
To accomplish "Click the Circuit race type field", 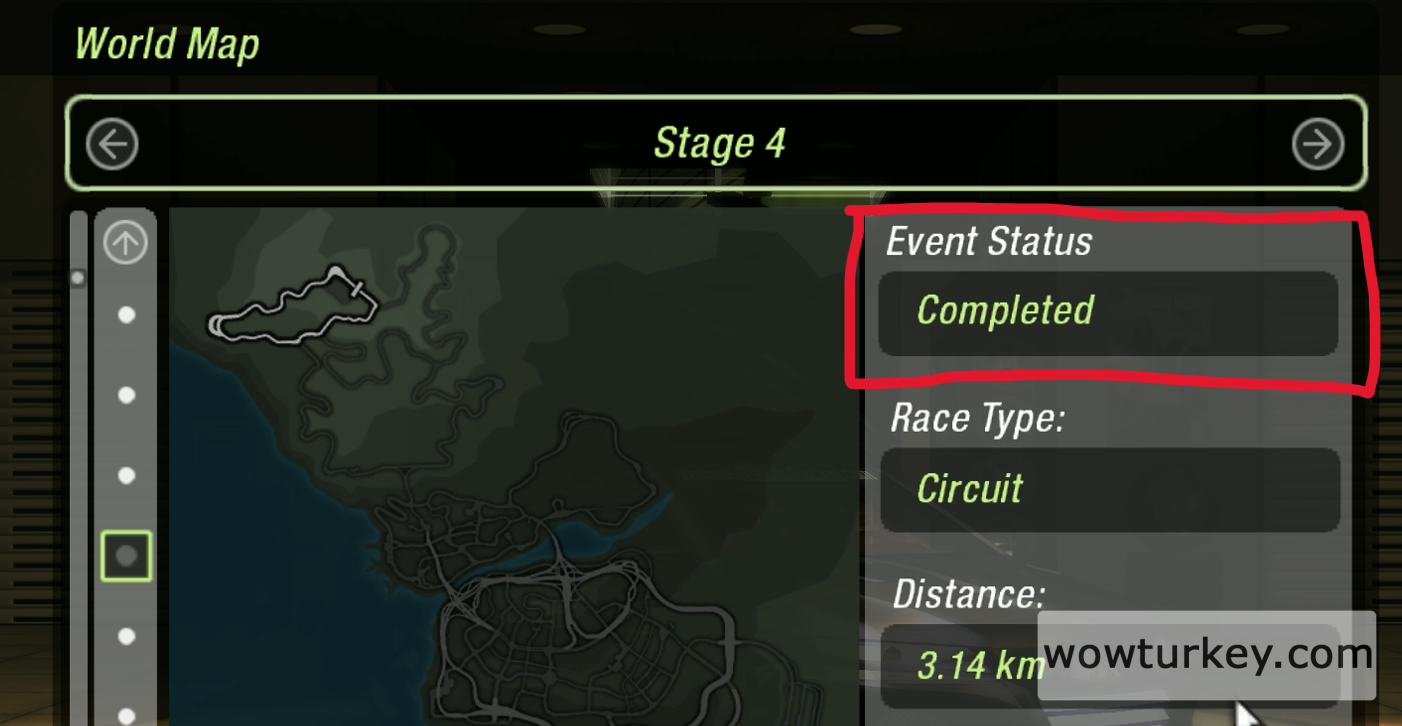I will (1108, 489).
